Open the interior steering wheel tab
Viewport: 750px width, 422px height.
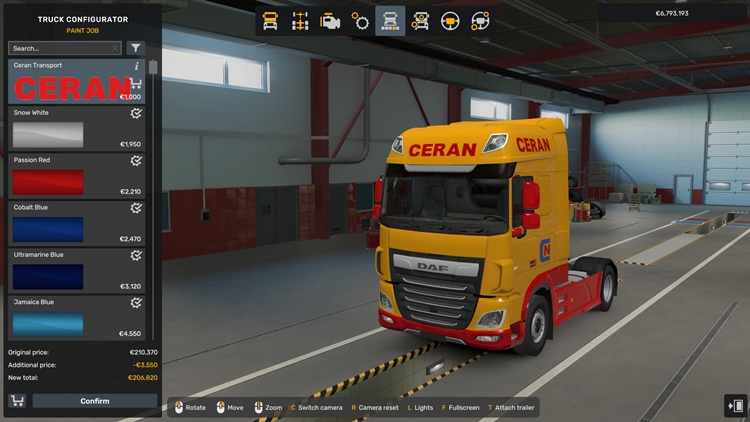tap(450, 20)
